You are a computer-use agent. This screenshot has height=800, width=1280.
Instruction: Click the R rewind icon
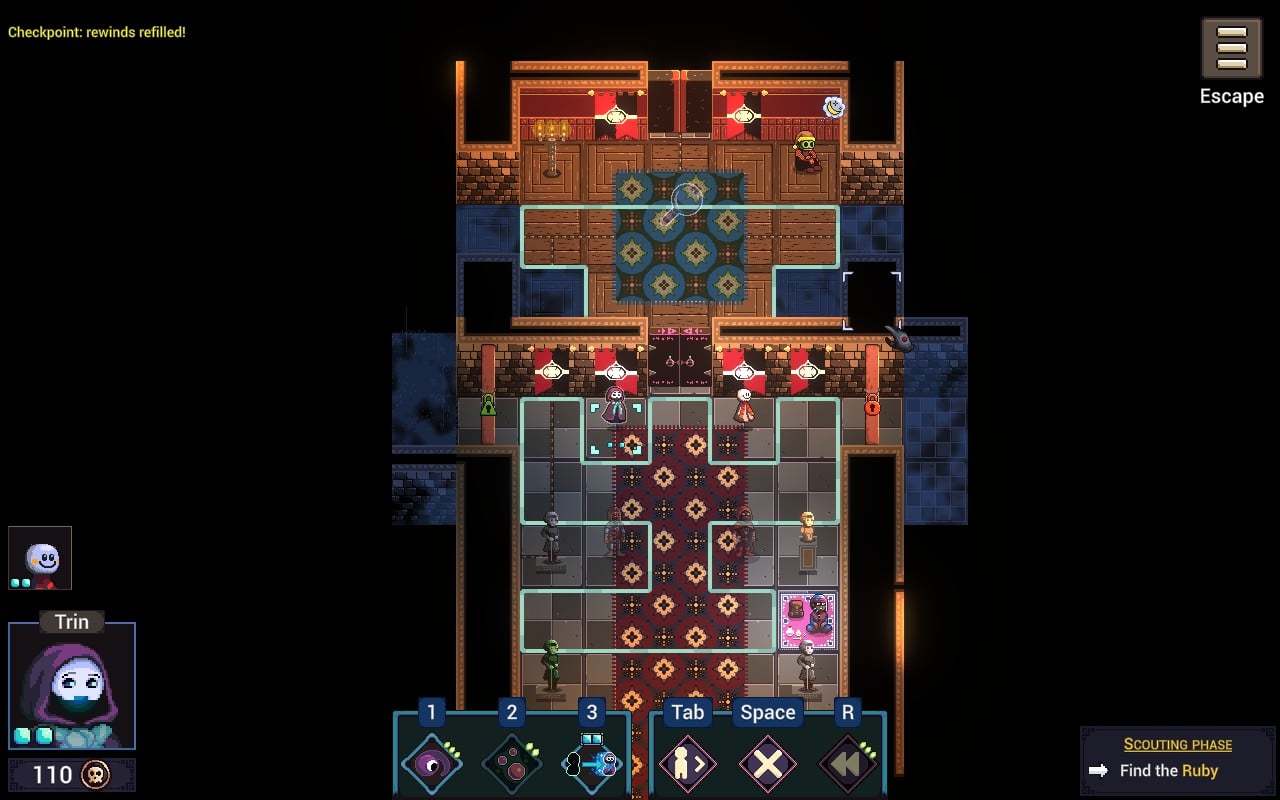pos(847,763)
